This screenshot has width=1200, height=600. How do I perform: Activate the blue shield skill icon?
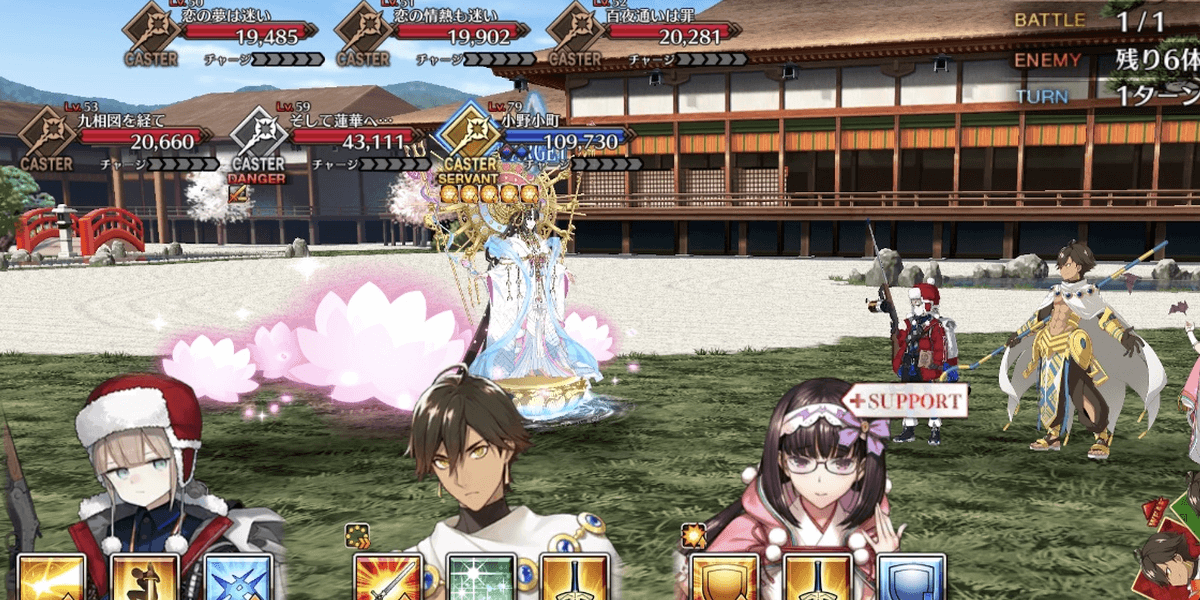tap(910, 577)
